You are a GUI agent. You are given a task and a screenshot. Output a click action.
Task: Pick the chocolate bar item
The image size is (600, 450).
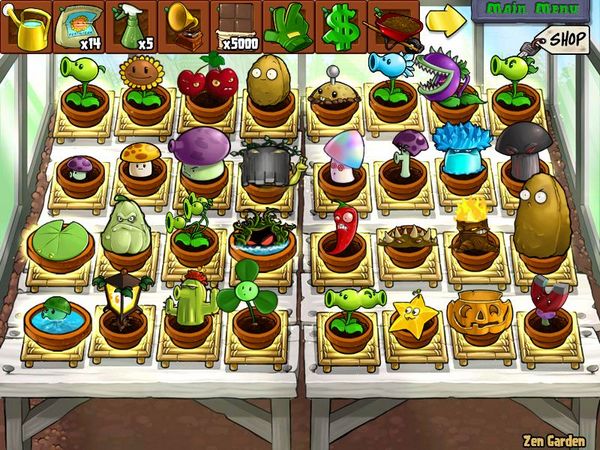(x=236, y=26)
